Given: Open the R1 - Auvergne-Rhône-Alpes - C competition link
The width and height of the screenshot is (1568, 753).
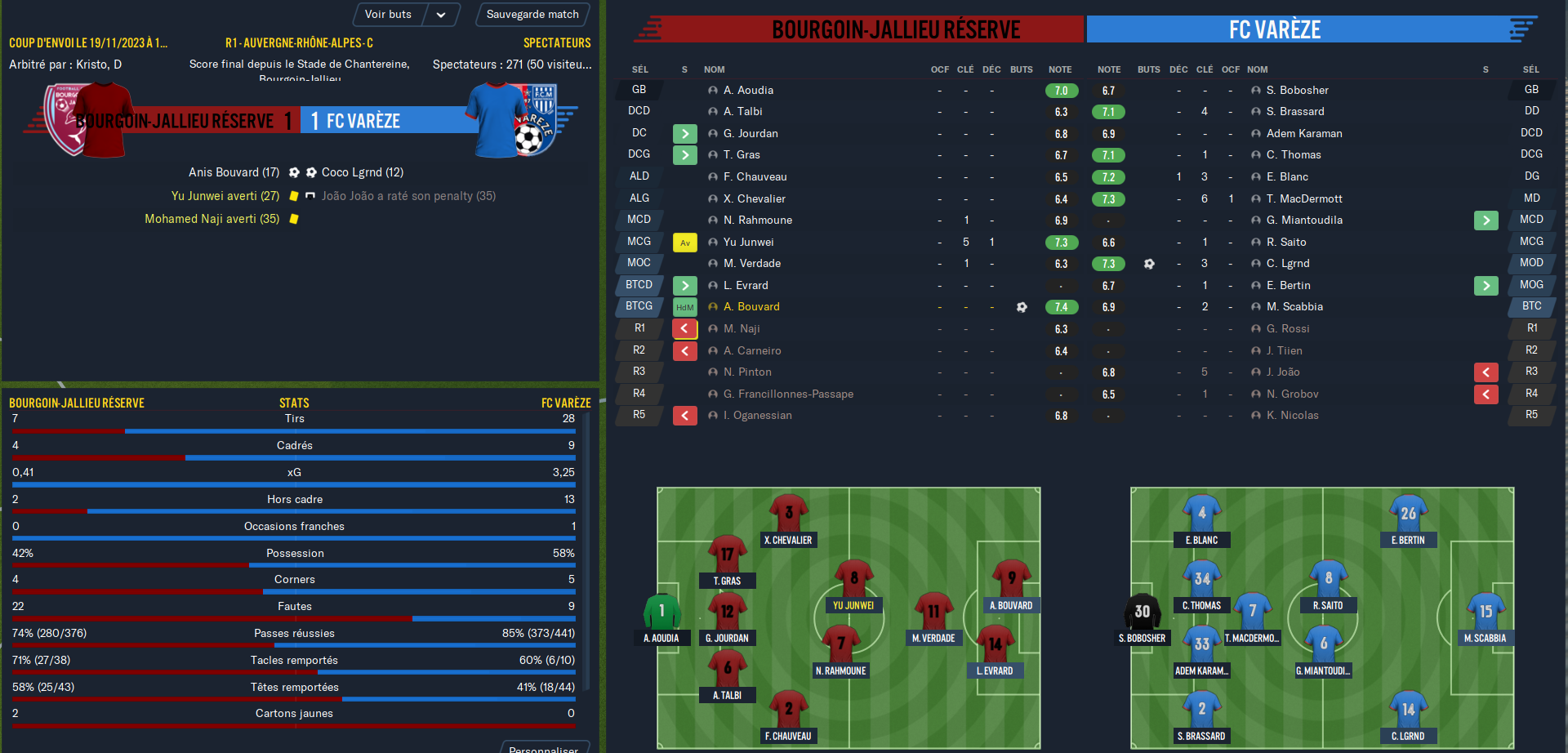Looking at the screenshot, I should [x=299, y=43].
